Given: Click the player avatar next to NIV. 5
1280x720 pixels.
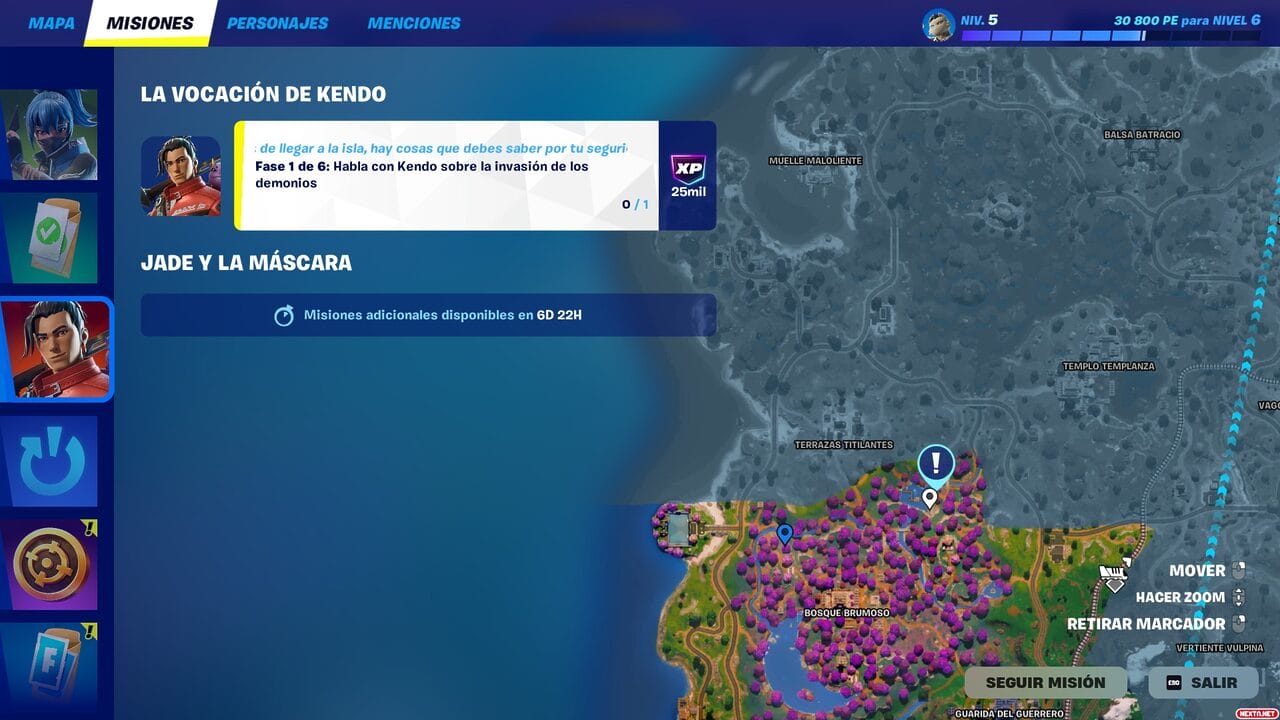Looking at the screenshot, I should pos(938,23).
